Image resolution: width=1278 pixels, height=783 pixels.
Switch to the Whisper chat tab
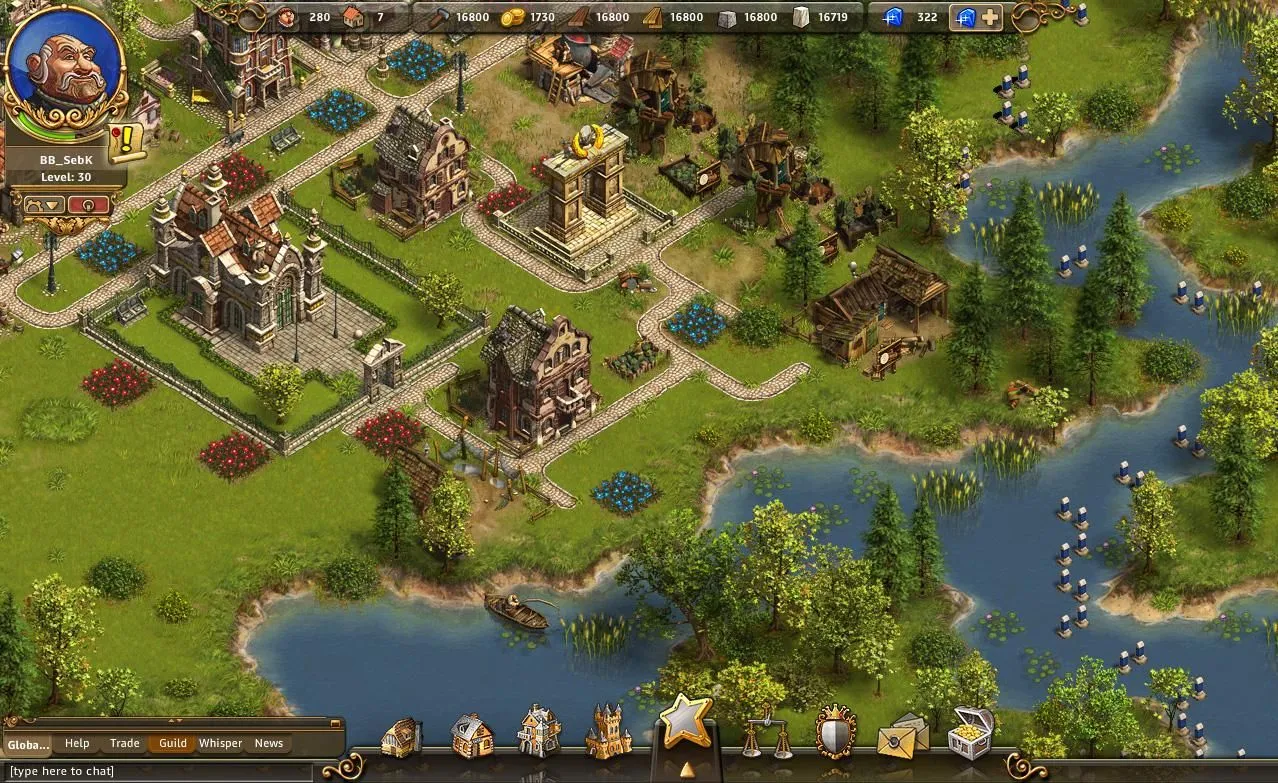pos(220,743)
